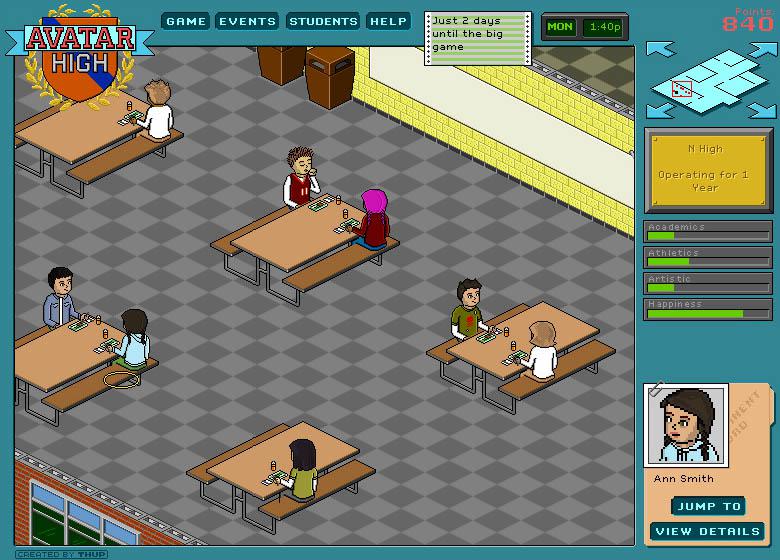Open the GAME menu
This screenshot has height=560, width=780.
[186, 21]
